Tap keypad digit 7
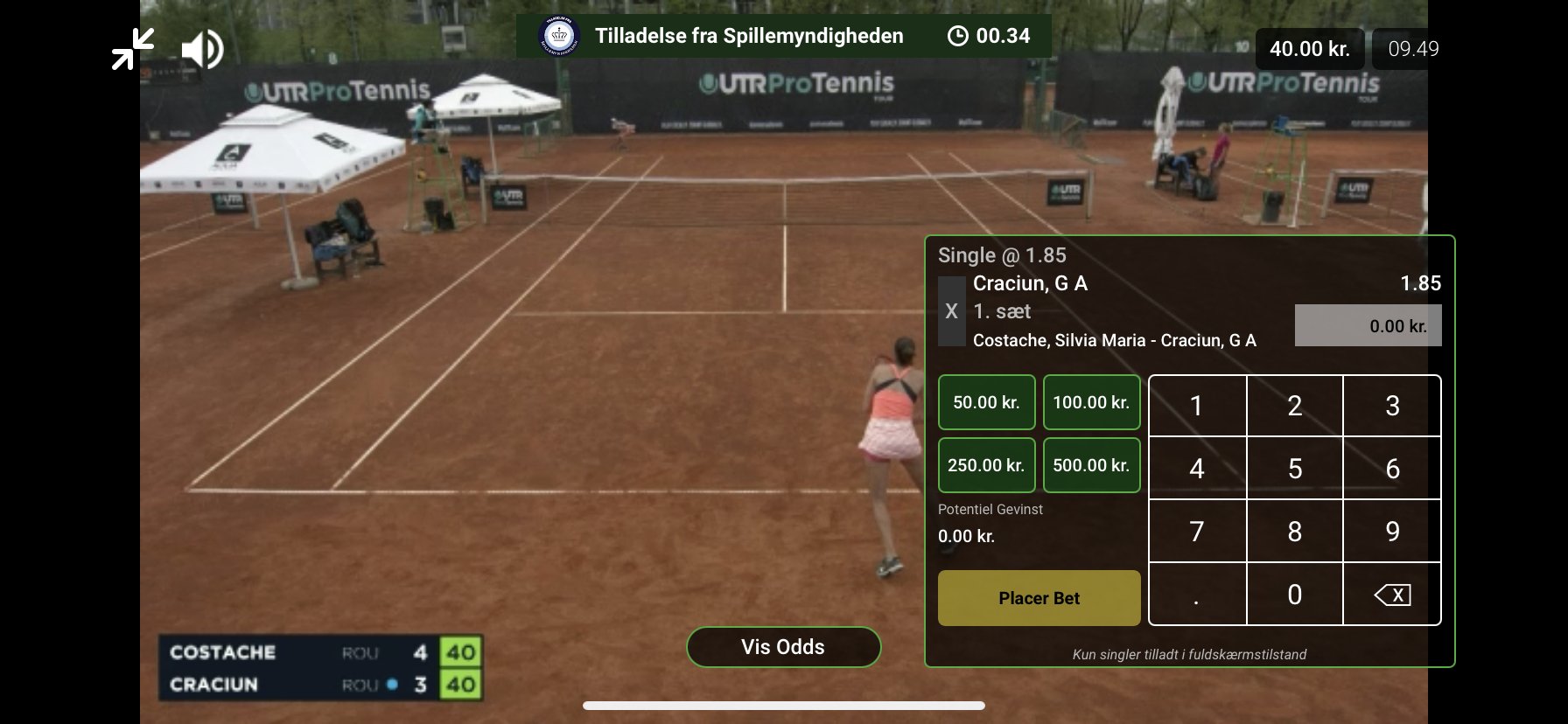 point(1197,532)
